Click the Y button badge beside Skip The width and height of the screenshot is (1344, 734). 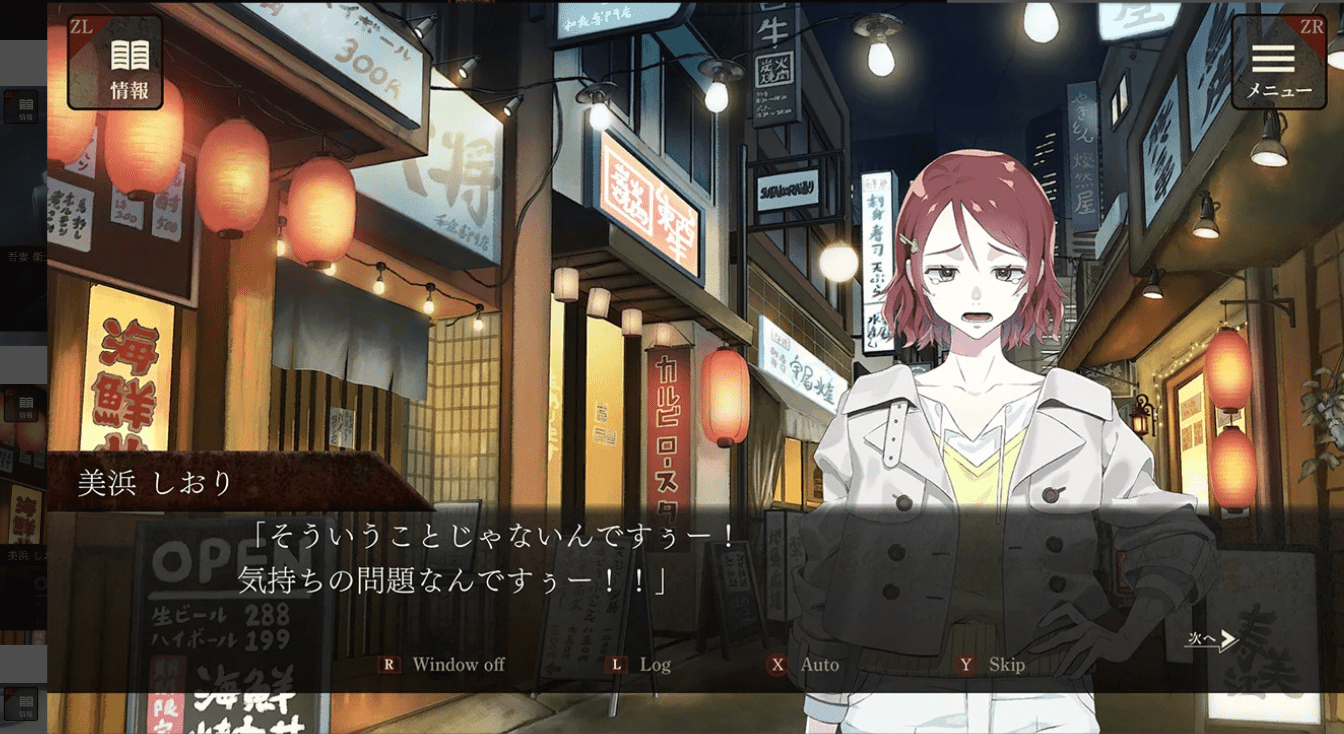(x=966, y=663)
